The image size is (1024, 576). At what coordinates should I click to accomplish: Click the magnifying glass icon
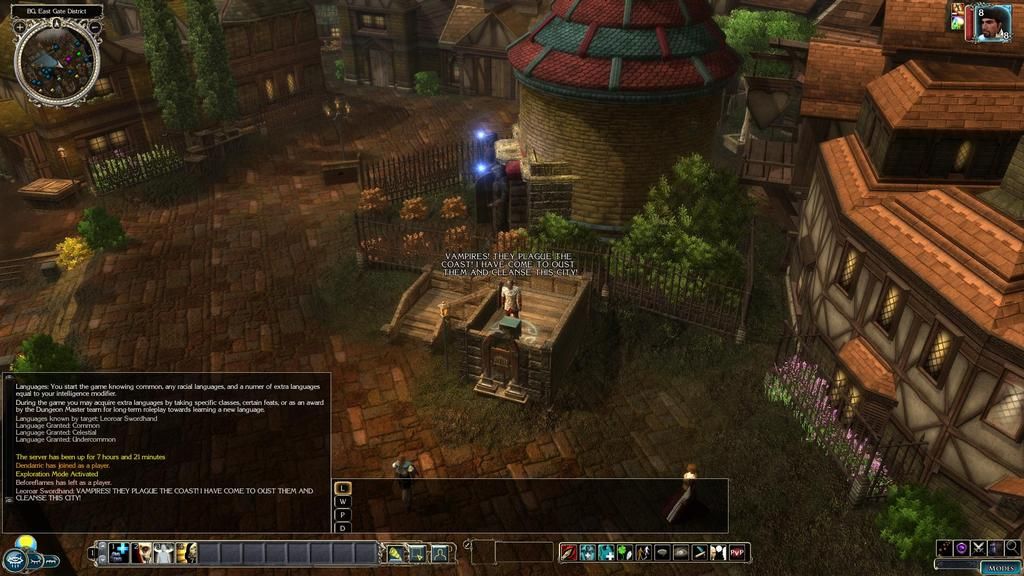point(1012,547)
